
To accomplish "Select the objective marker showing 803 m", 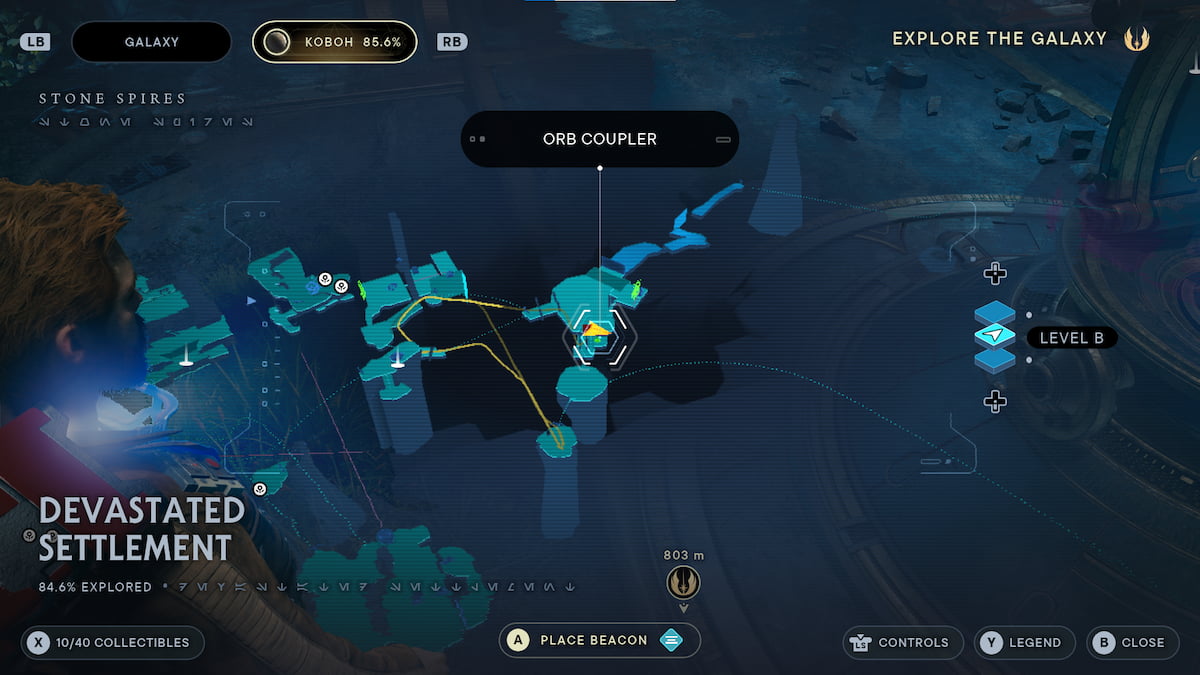I will 683,581.
